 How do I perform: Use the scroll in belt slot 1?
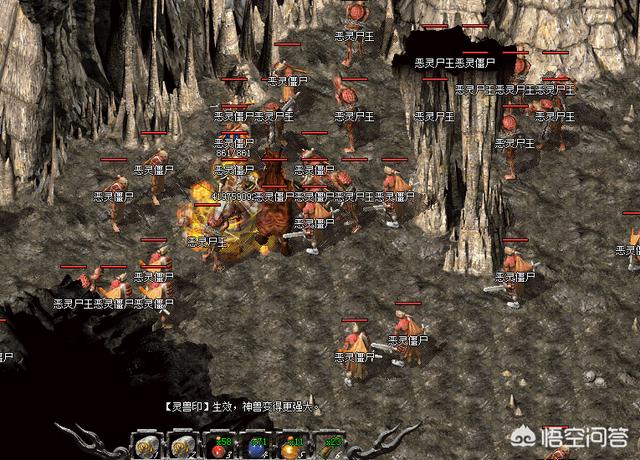coord(146,444)
